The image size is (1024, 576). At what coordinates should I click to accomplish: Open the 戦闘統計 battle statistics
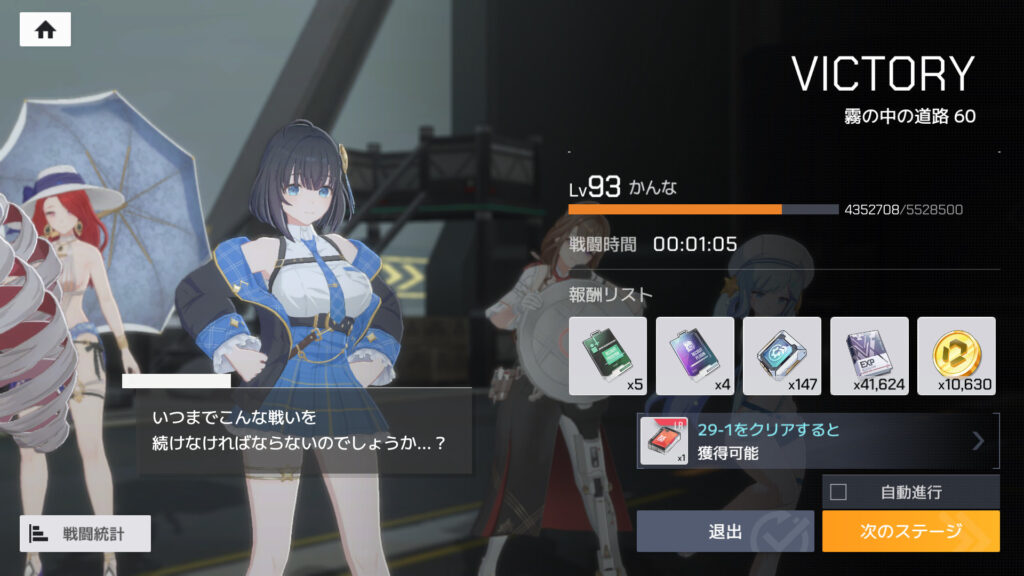(85, 534)
